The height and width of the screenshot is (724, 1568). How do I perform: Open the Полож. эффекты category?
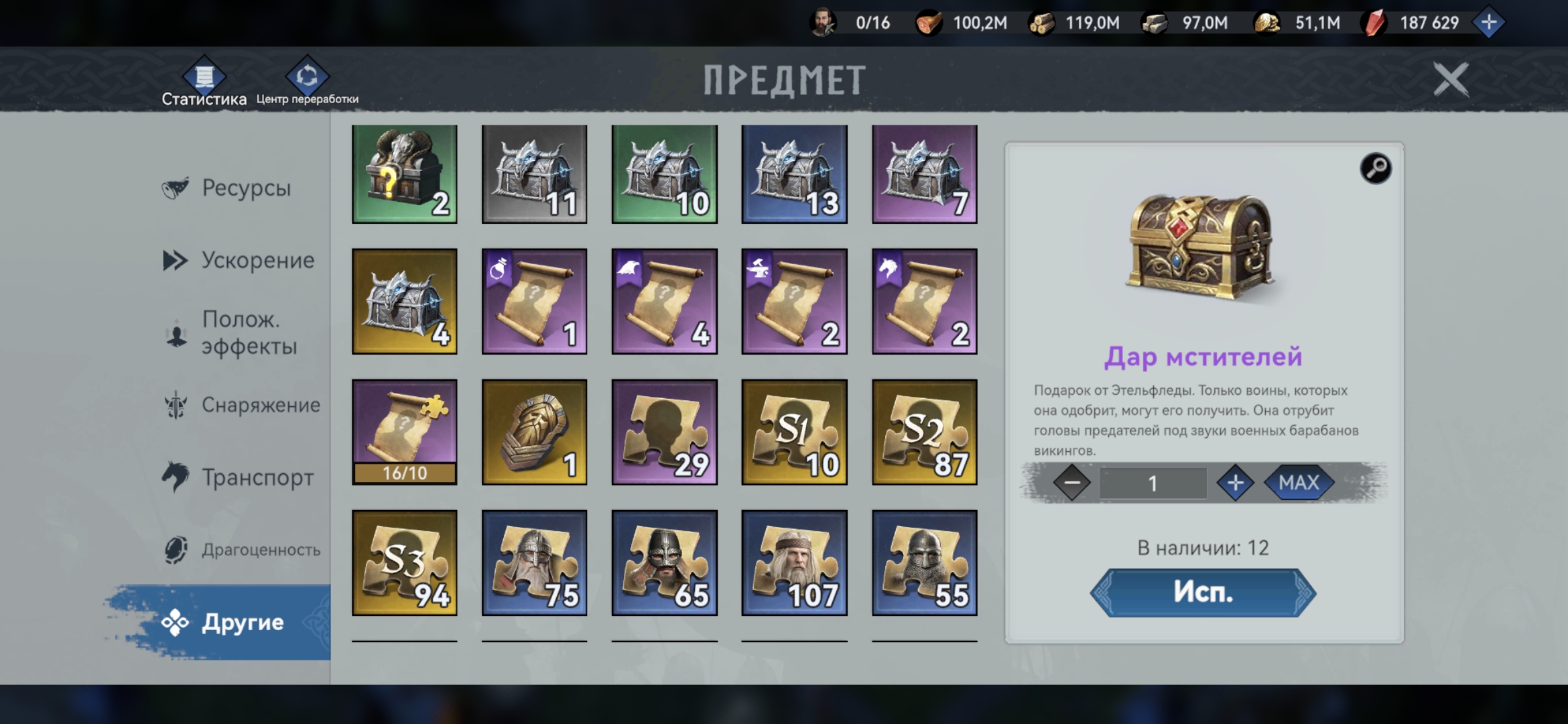(248, 333)
